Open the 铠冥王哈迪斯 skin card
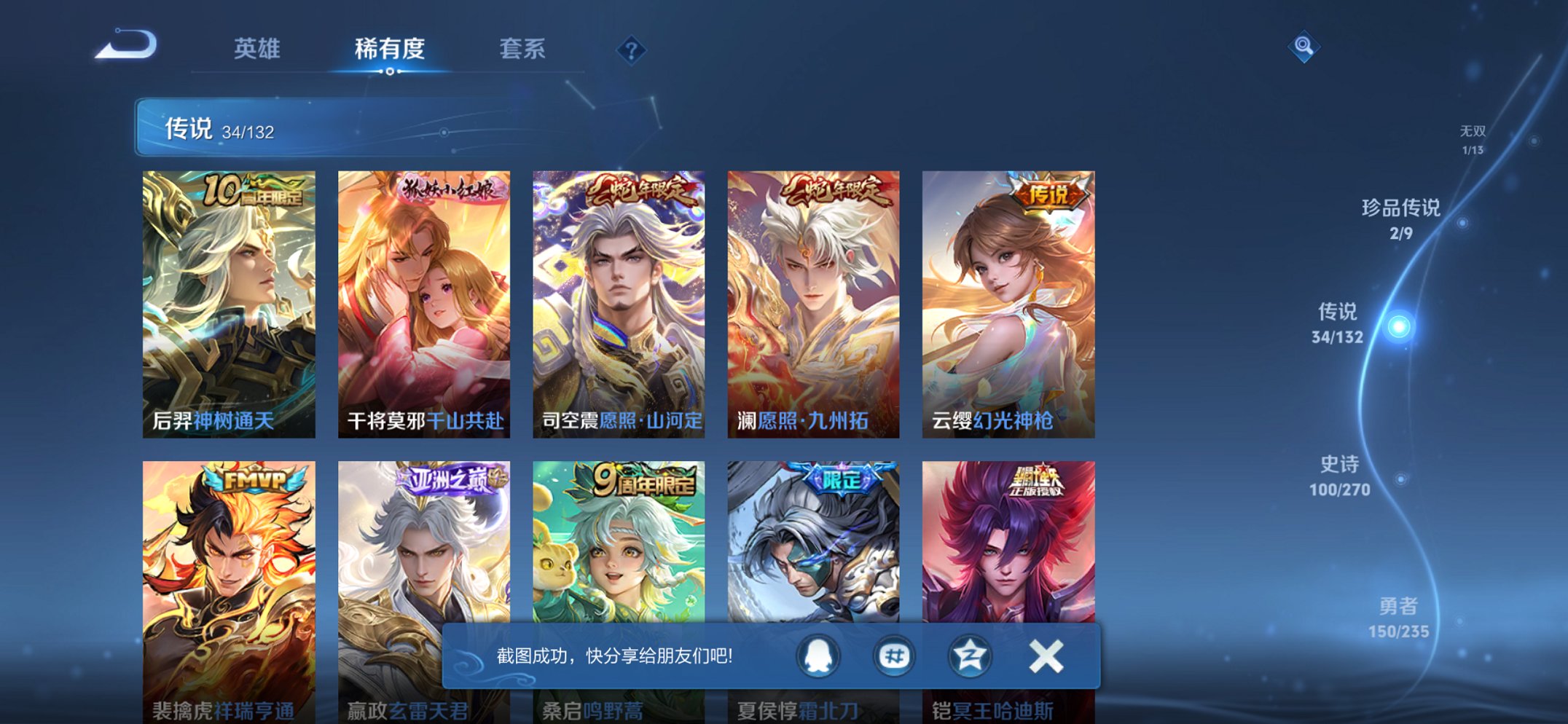 click(x=1008, y=575)
